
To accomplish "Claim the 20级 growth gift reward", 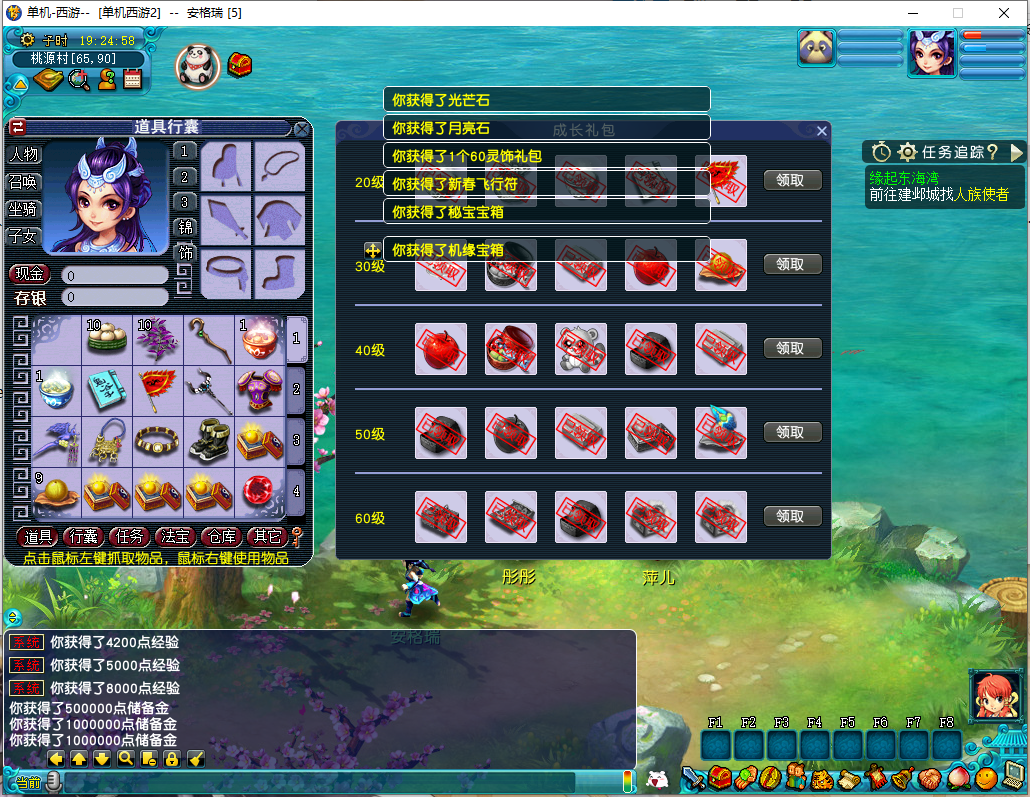I will pyautogui.click(x=792, y=181).
